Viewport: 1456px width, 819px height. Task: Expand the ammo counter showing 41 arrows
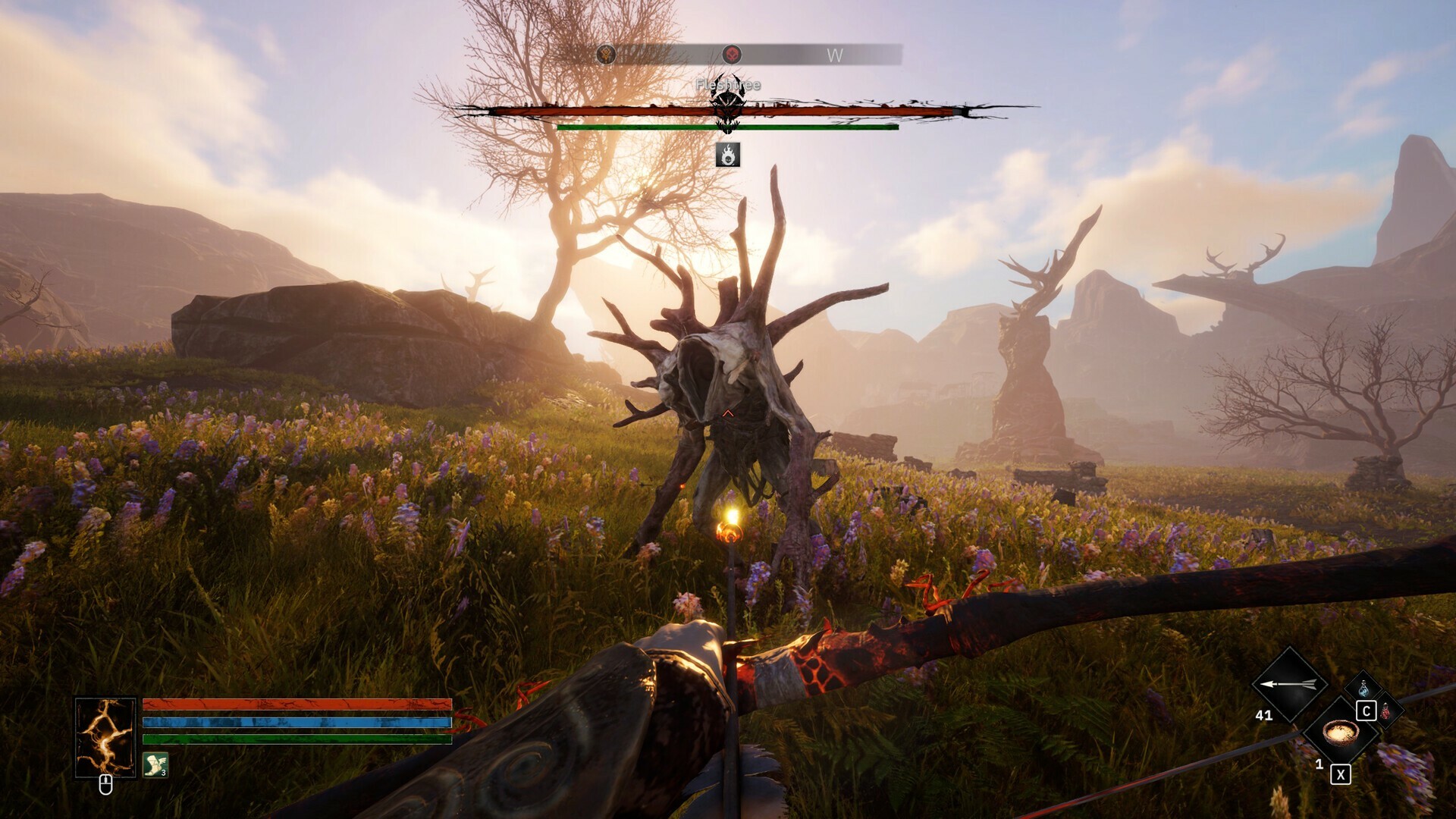coord(1264,715)
